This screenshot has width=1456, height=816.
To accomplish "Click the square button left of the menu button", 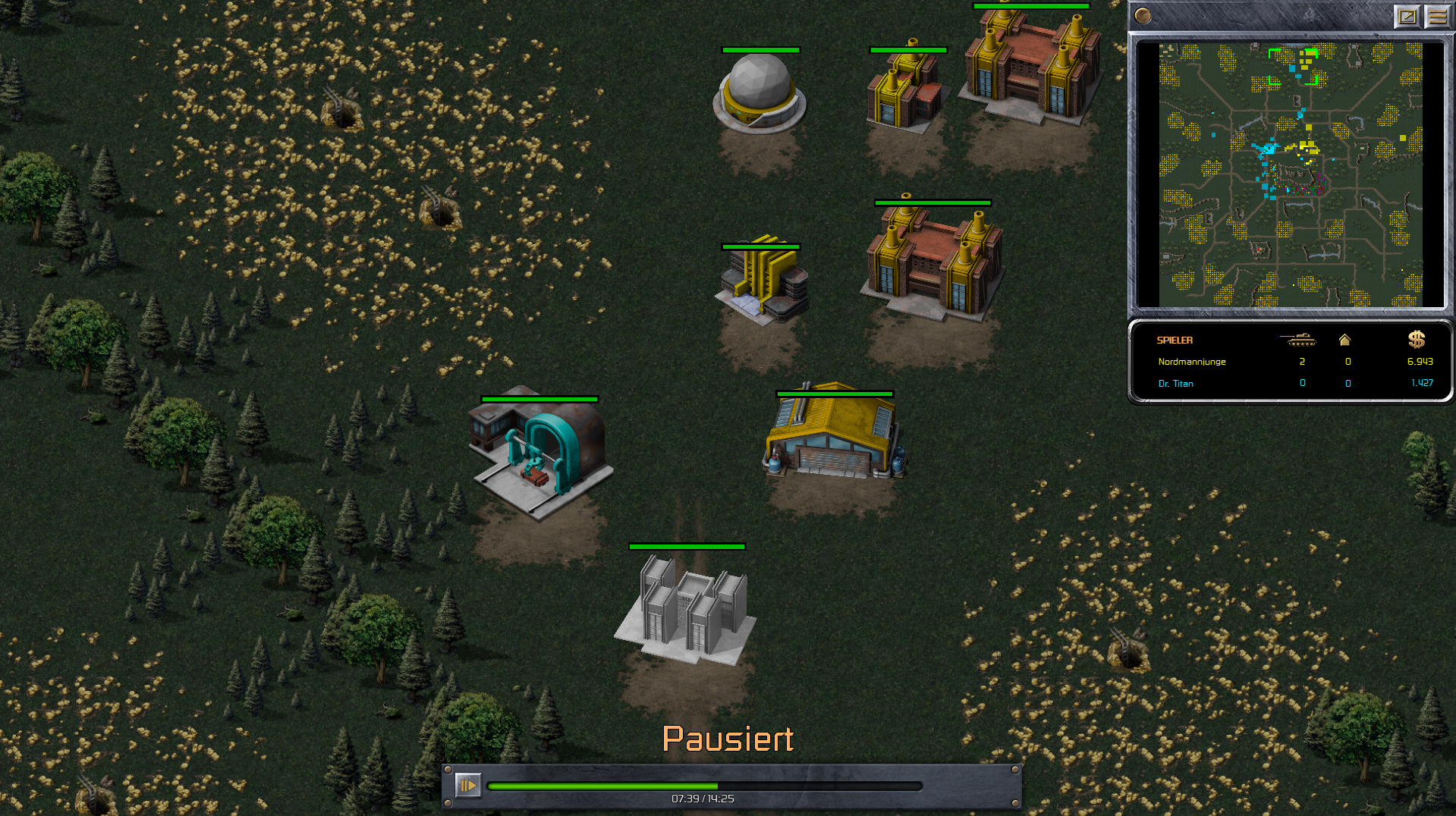I will click(x=1407, y=16).
